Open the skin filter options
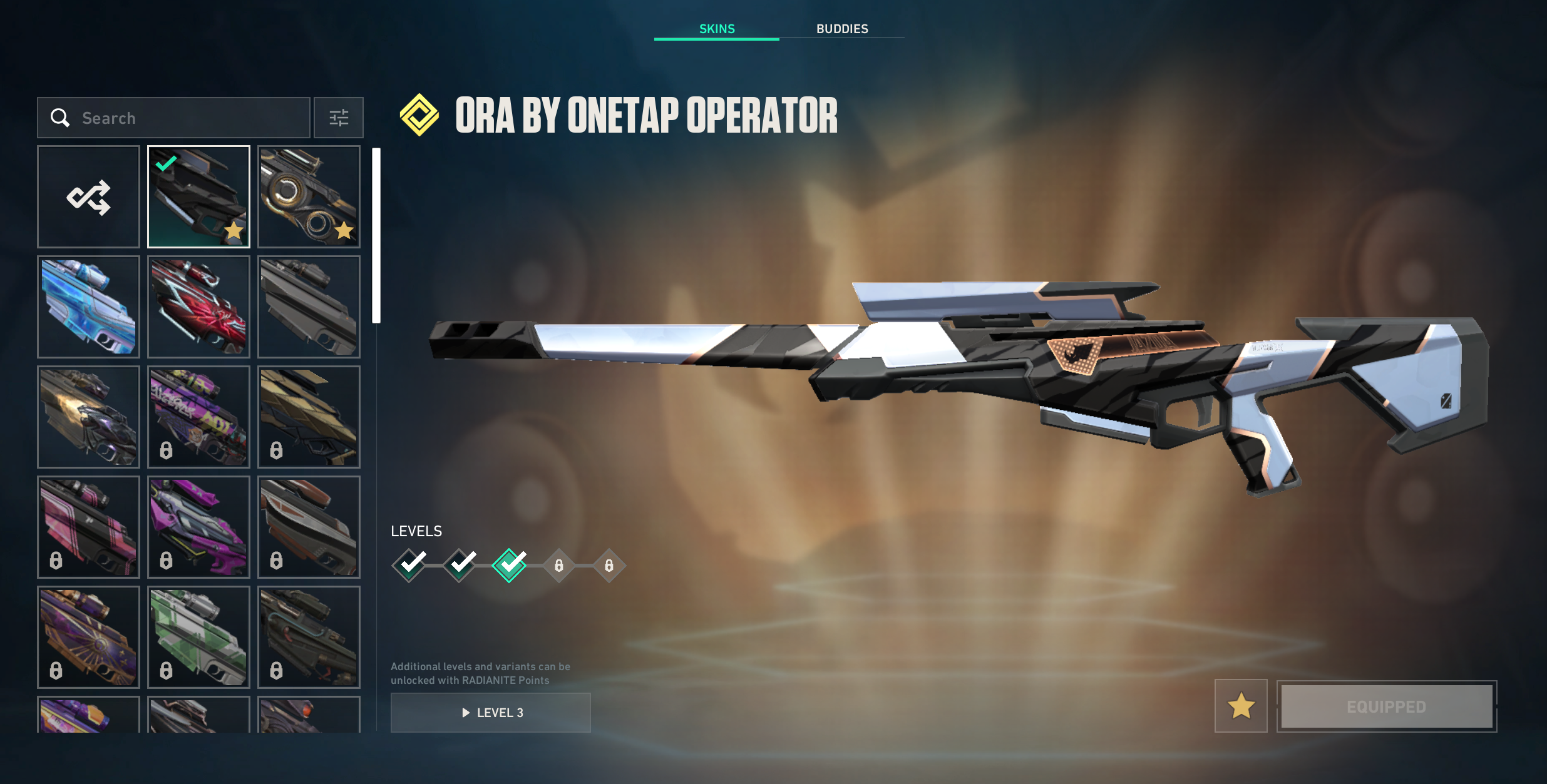Image resolution: width=1547 pixels, height=784 pixels. pos(339,118)
